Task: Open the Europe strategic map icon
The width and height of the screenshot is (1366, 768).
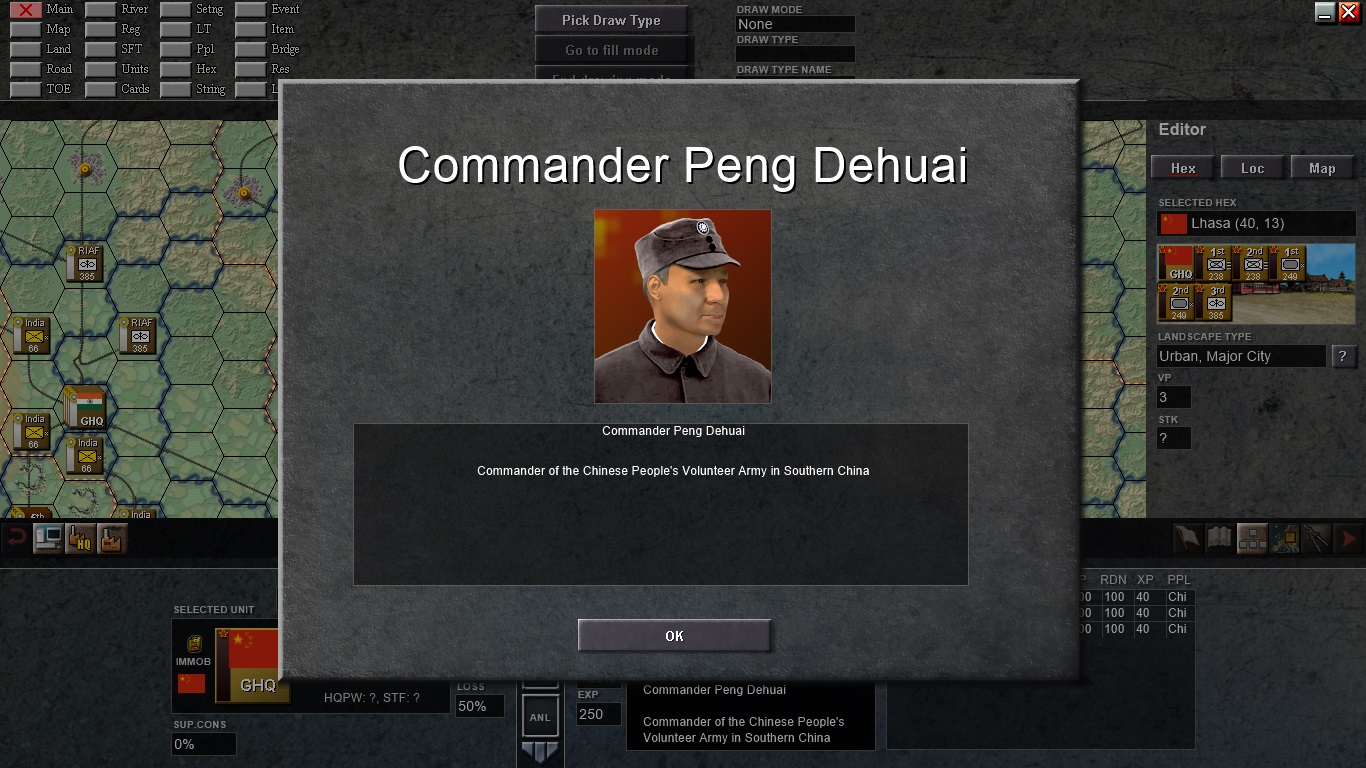Action: click(1282, 537)
